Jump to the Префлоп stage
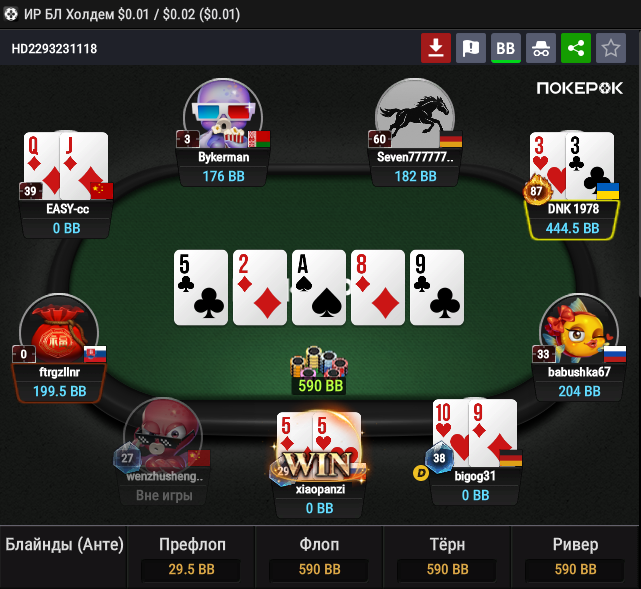 coord(193,556)
